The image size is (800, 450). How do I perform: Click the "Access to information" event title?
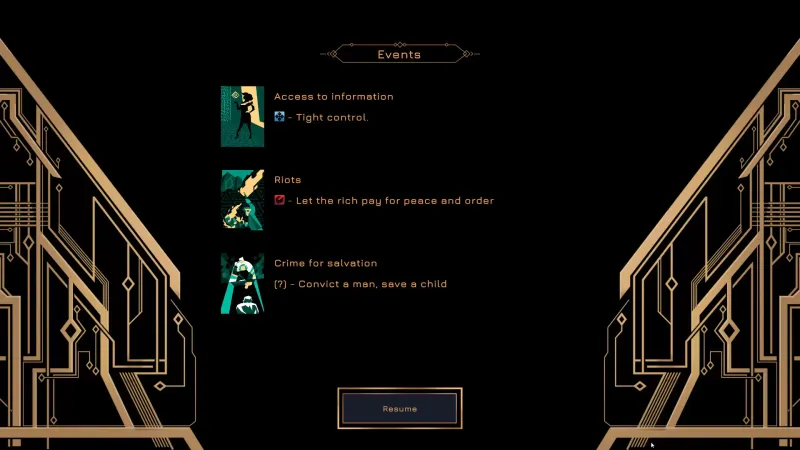click(x=333, y=97)
